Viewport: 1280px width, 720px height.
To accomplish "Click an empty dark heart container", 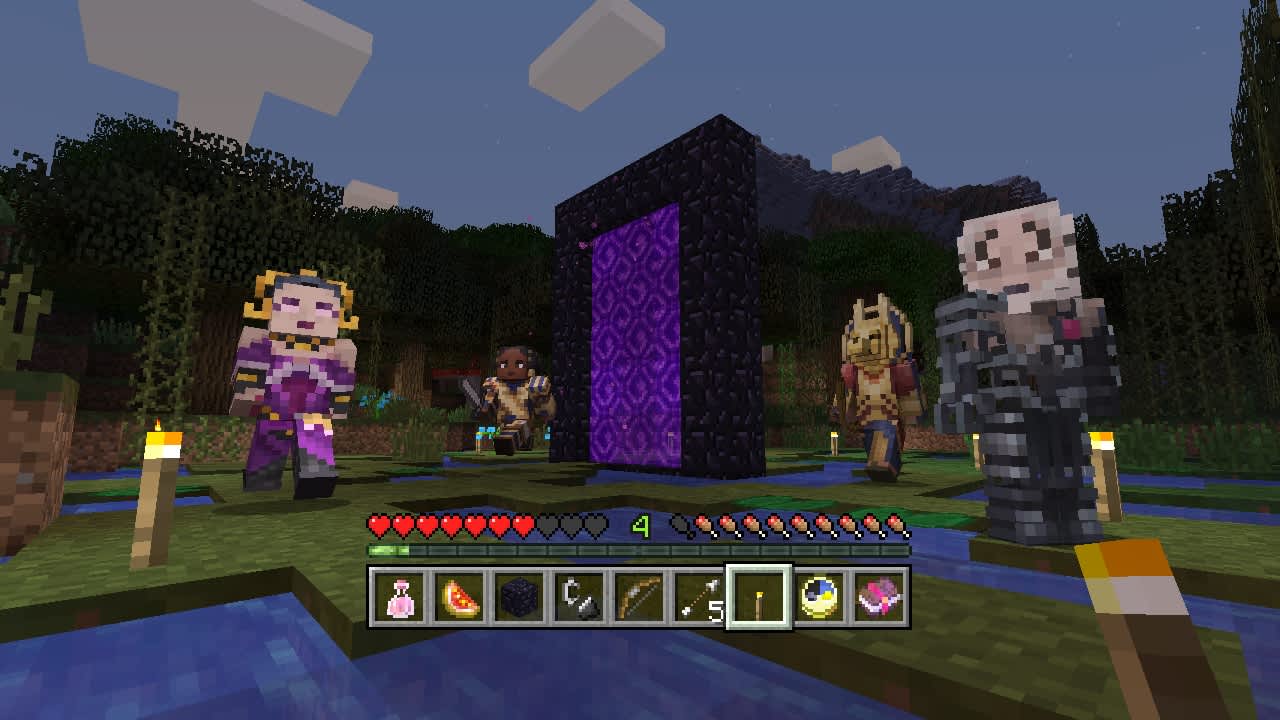I will (x=568, y=523).
